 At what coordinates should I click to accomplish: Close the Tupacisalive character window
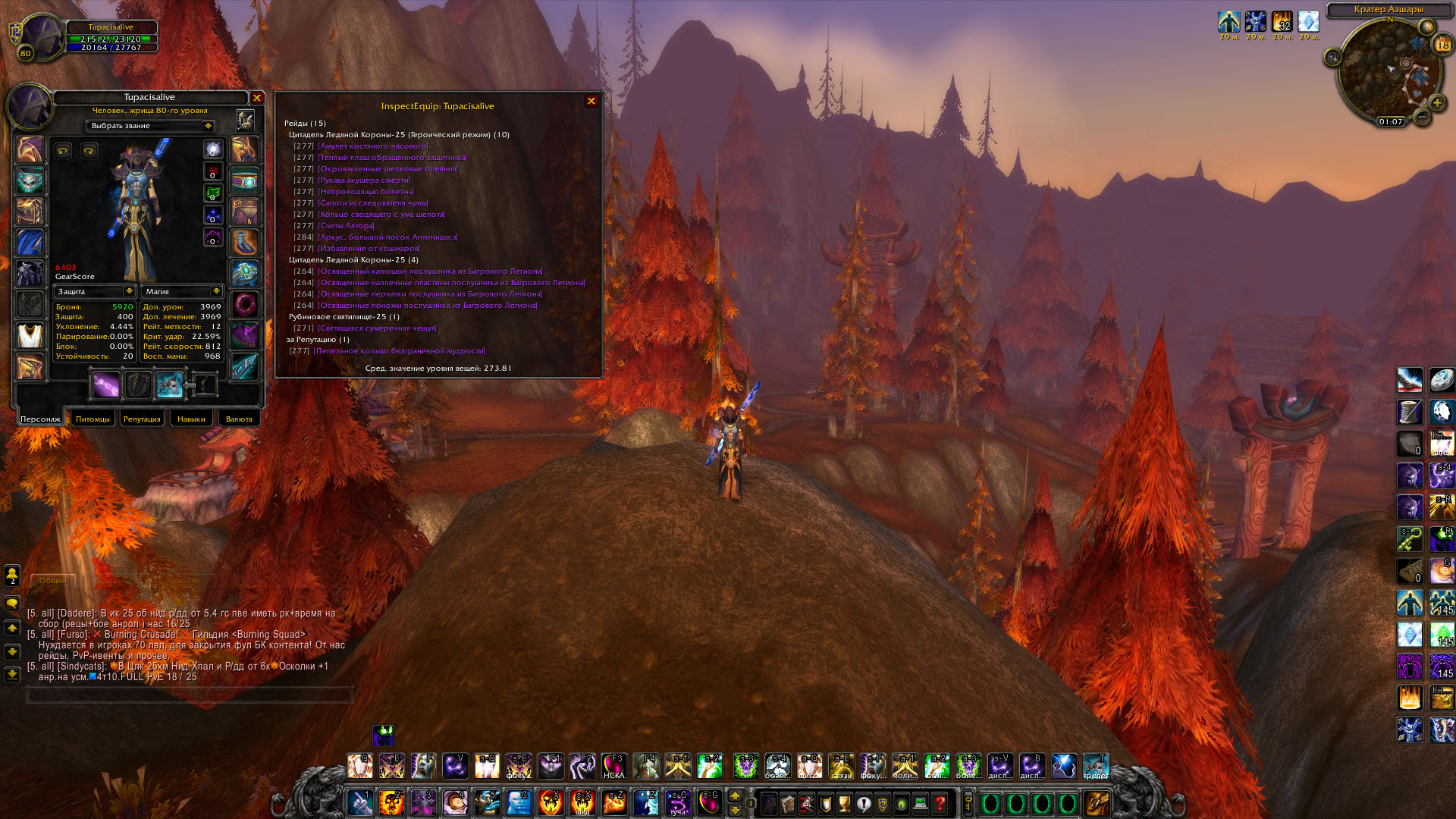[257, 98]
